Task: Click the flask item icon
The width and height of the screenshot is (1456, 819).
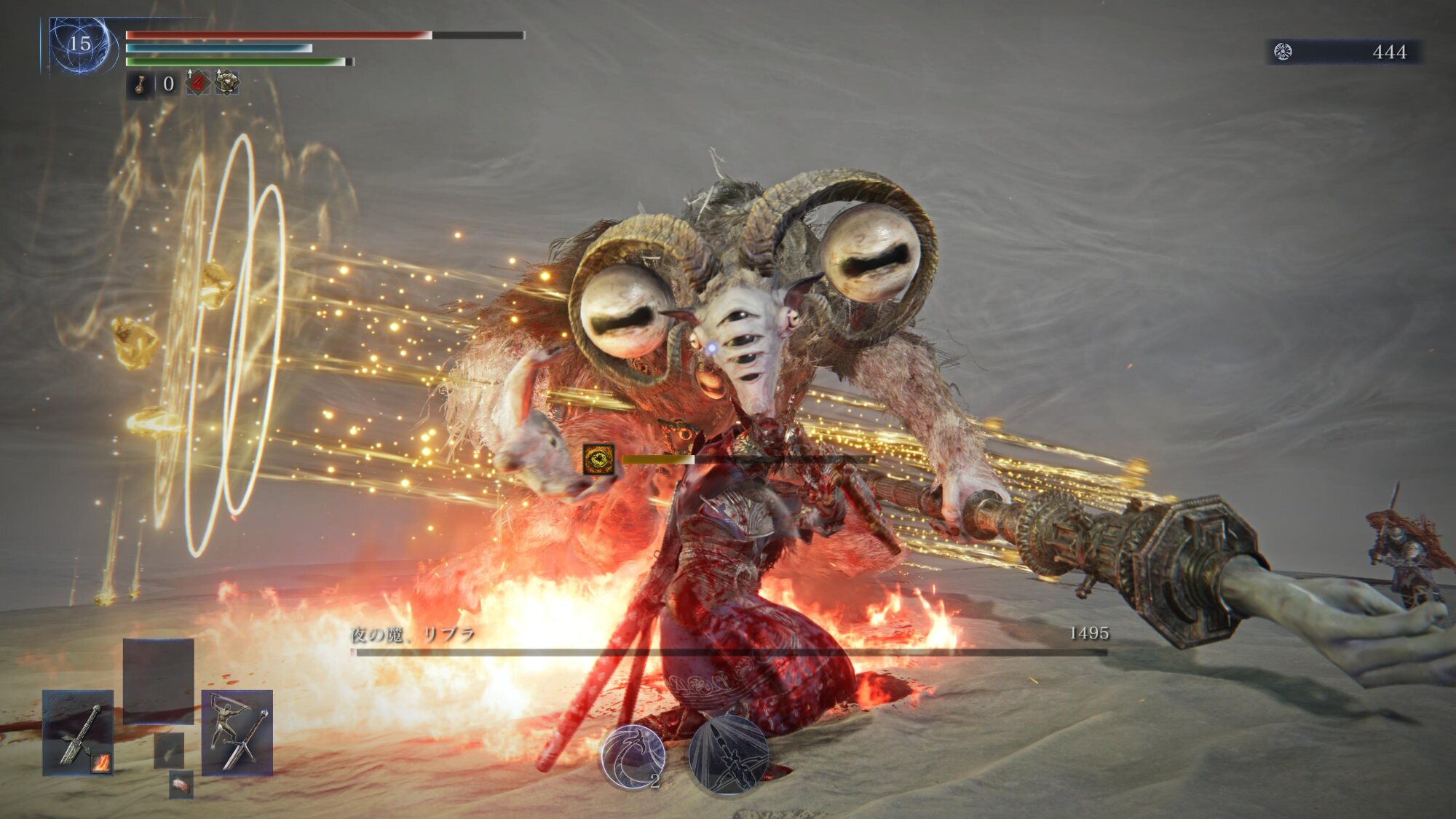Action: [x=140, y=85]
